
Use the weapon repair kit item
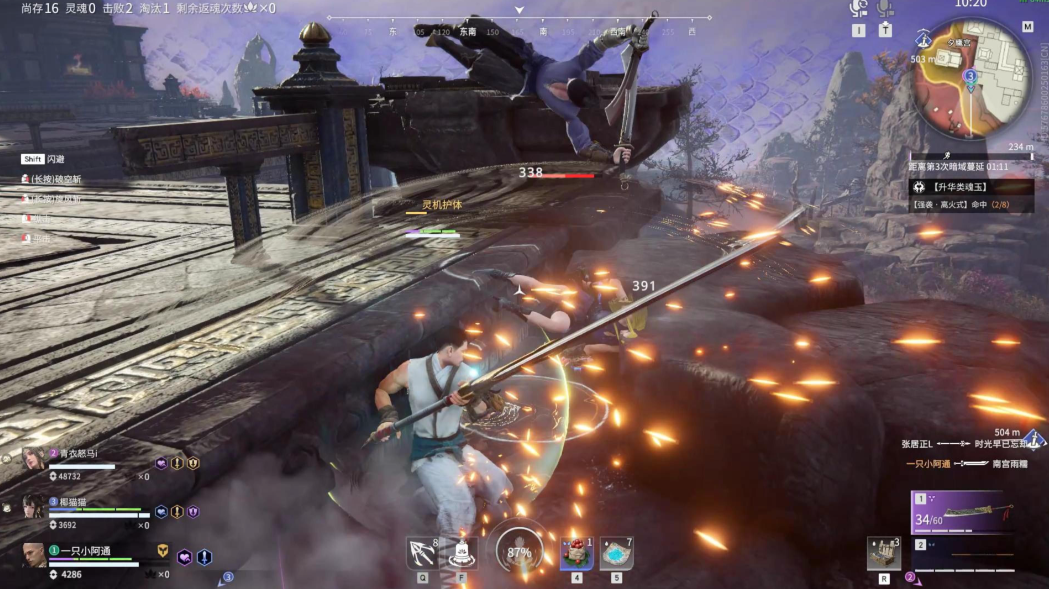pos(883,553)
